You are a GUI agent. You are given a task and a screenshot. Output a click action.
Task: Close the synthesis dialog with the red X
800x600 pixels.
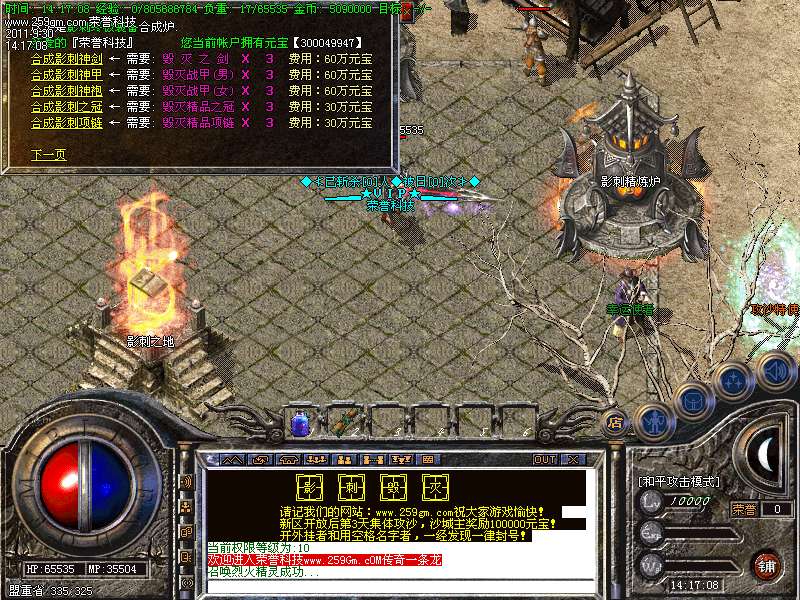tap(408, 12)
